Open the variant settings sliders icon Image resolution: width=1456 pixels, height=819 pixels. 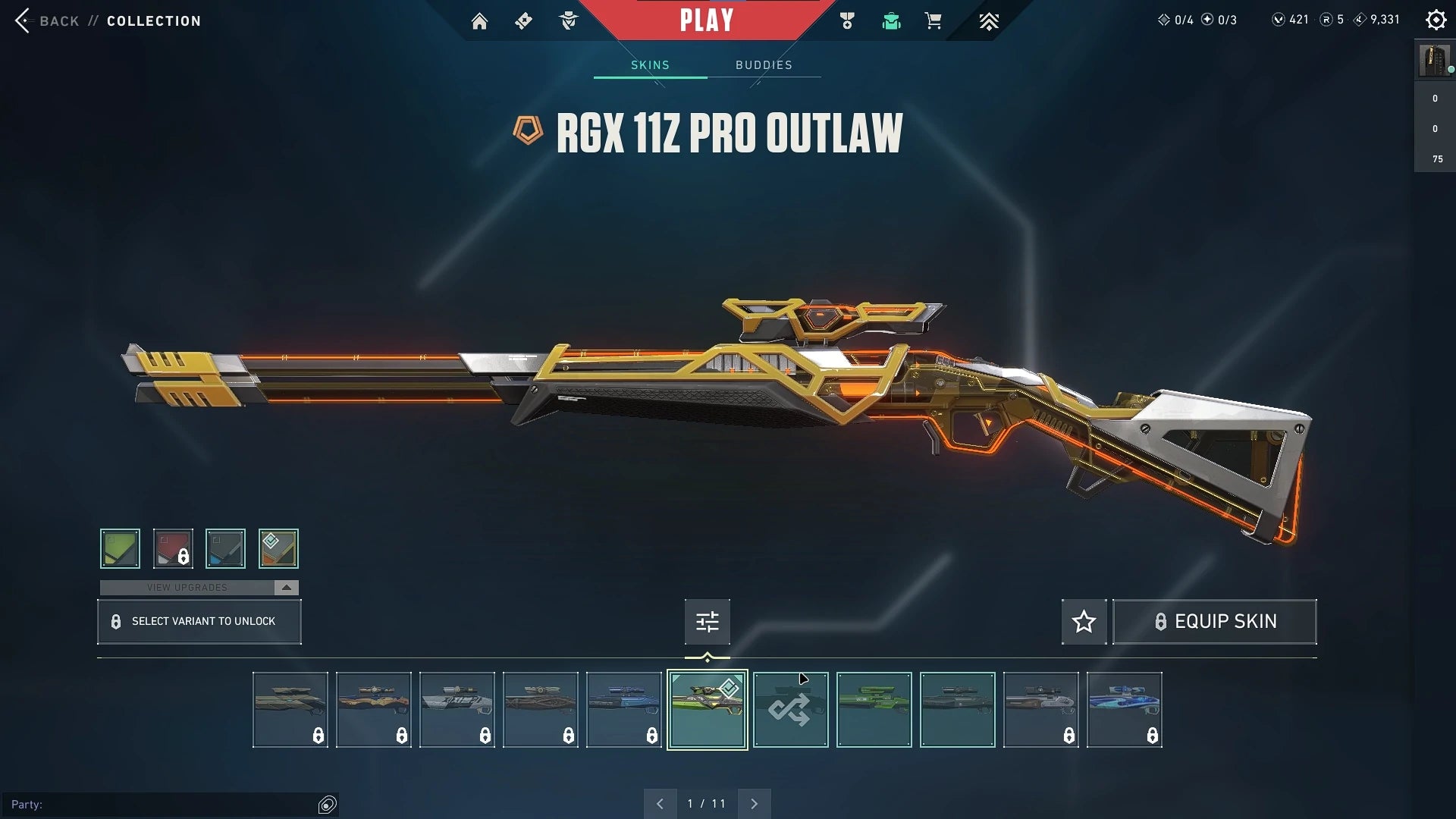click(707, 621)
